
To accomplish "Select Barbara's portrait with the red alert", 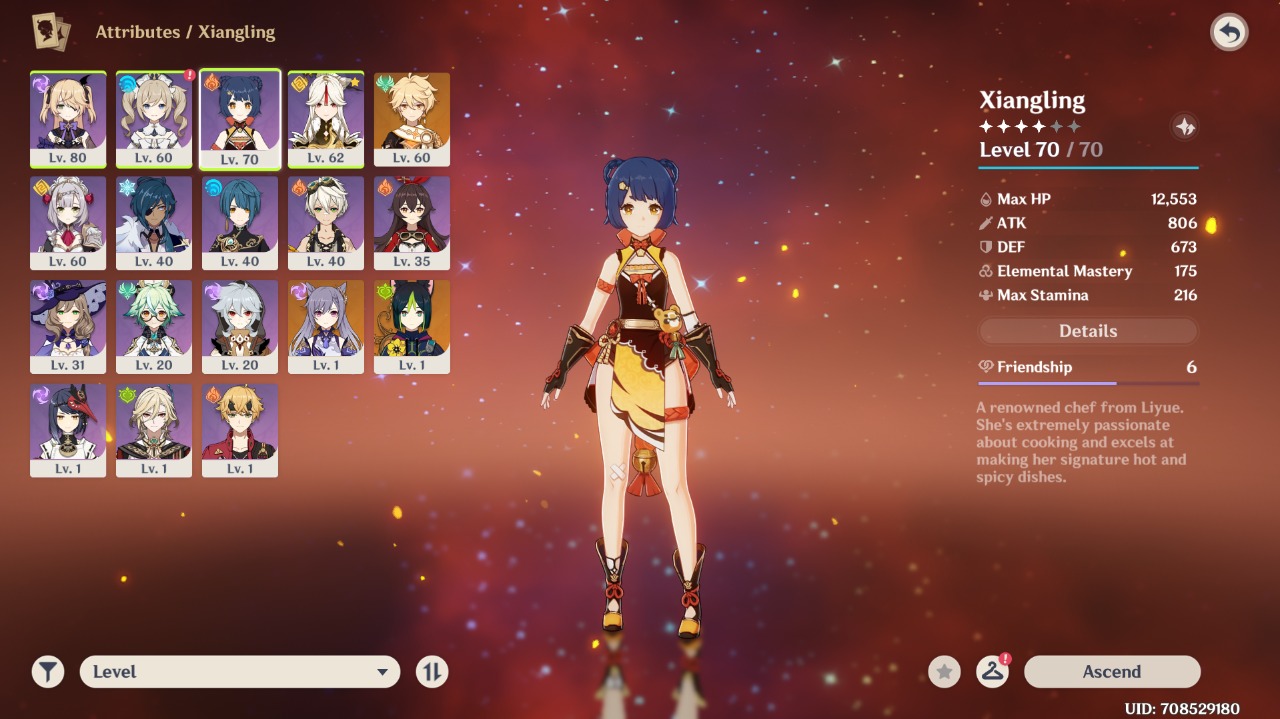I will point(154,118).
